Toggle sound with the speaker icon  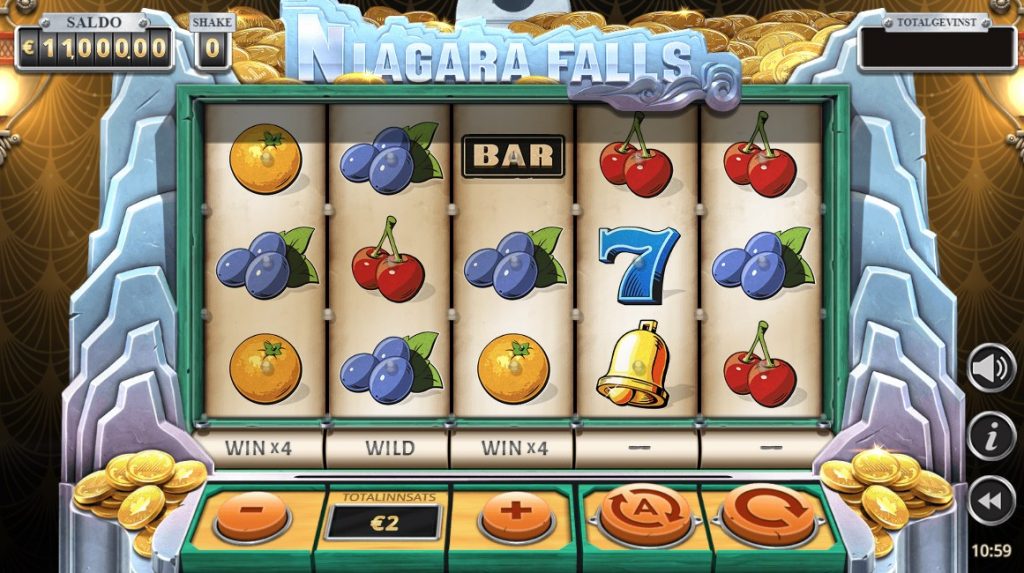coord(990,369)
